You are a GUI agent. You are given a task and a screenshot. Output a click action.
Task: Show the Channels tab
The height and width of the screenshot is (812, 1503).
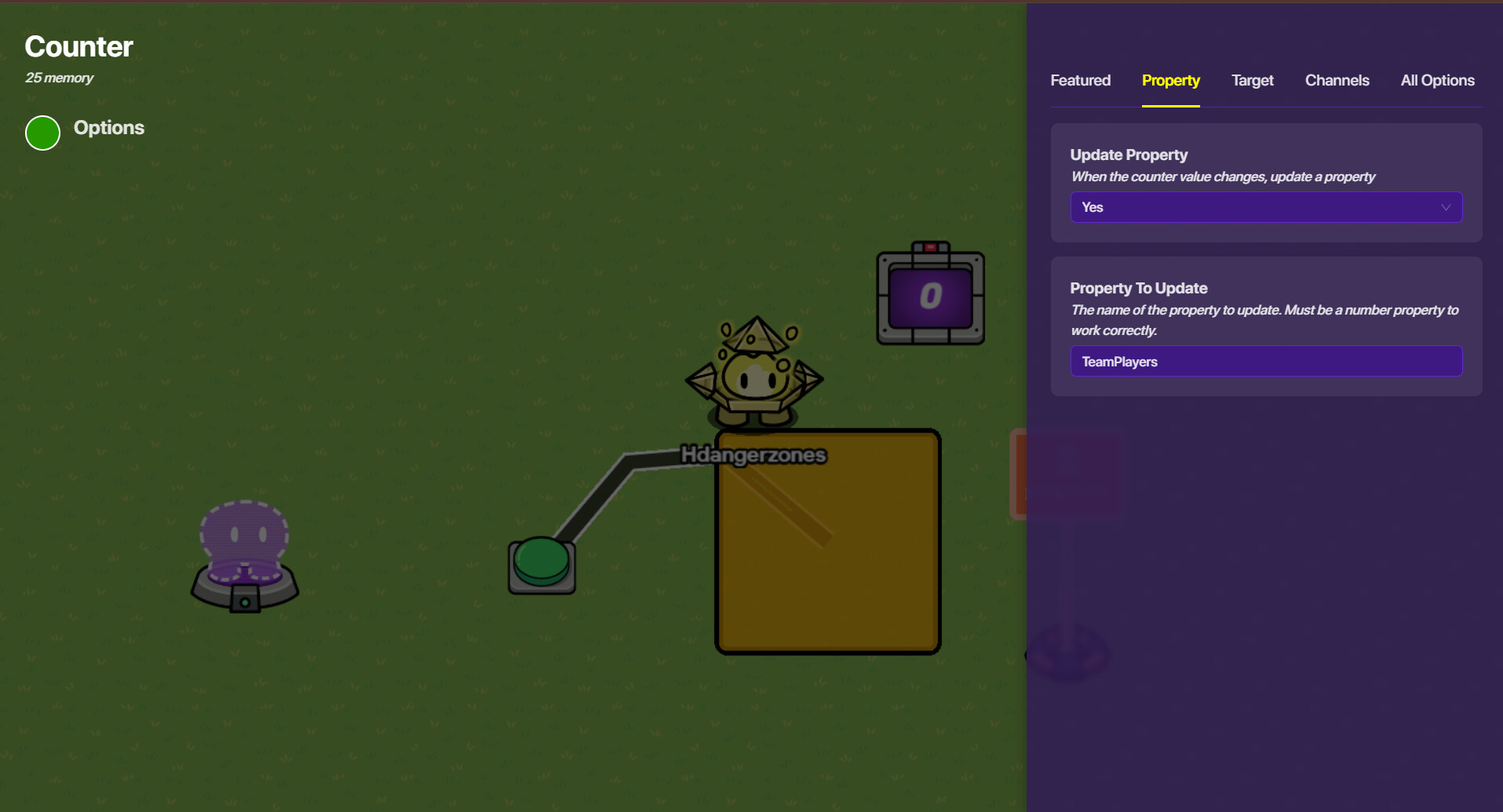pos(1337,81)
